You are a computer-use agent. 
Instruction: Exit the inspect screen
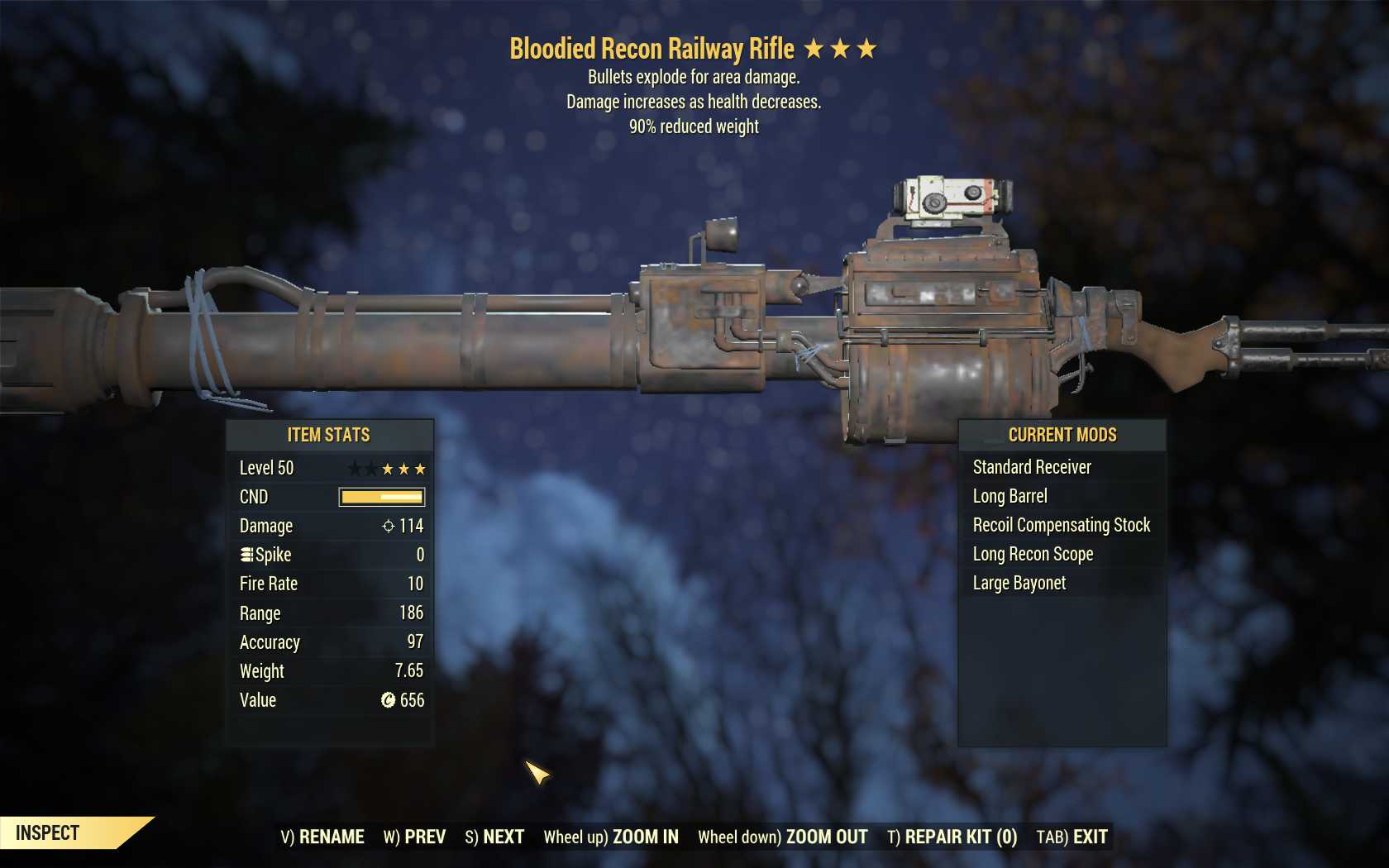click(x=1072, y=837)
